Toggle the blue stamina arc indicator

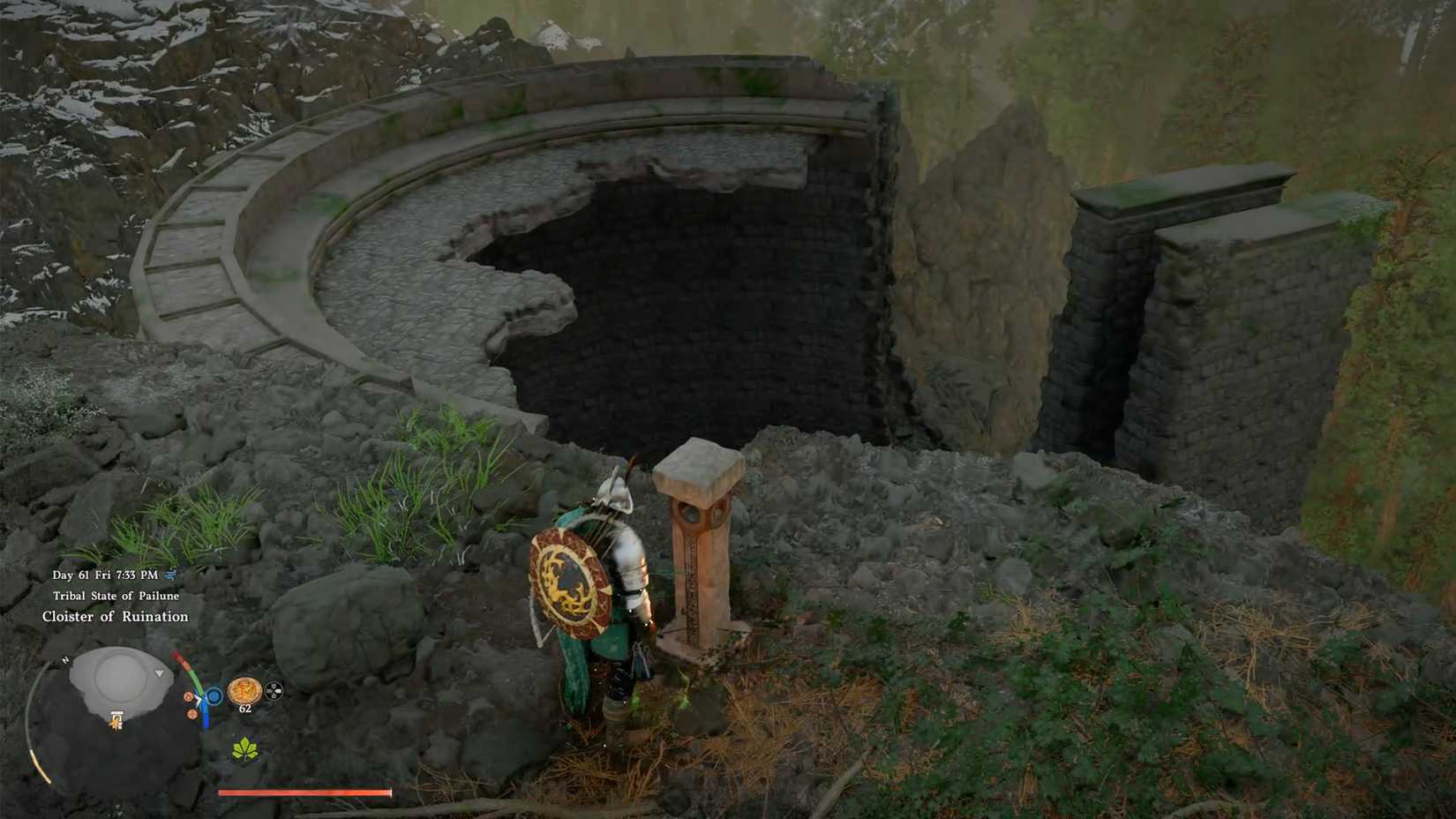coord(206,720)
